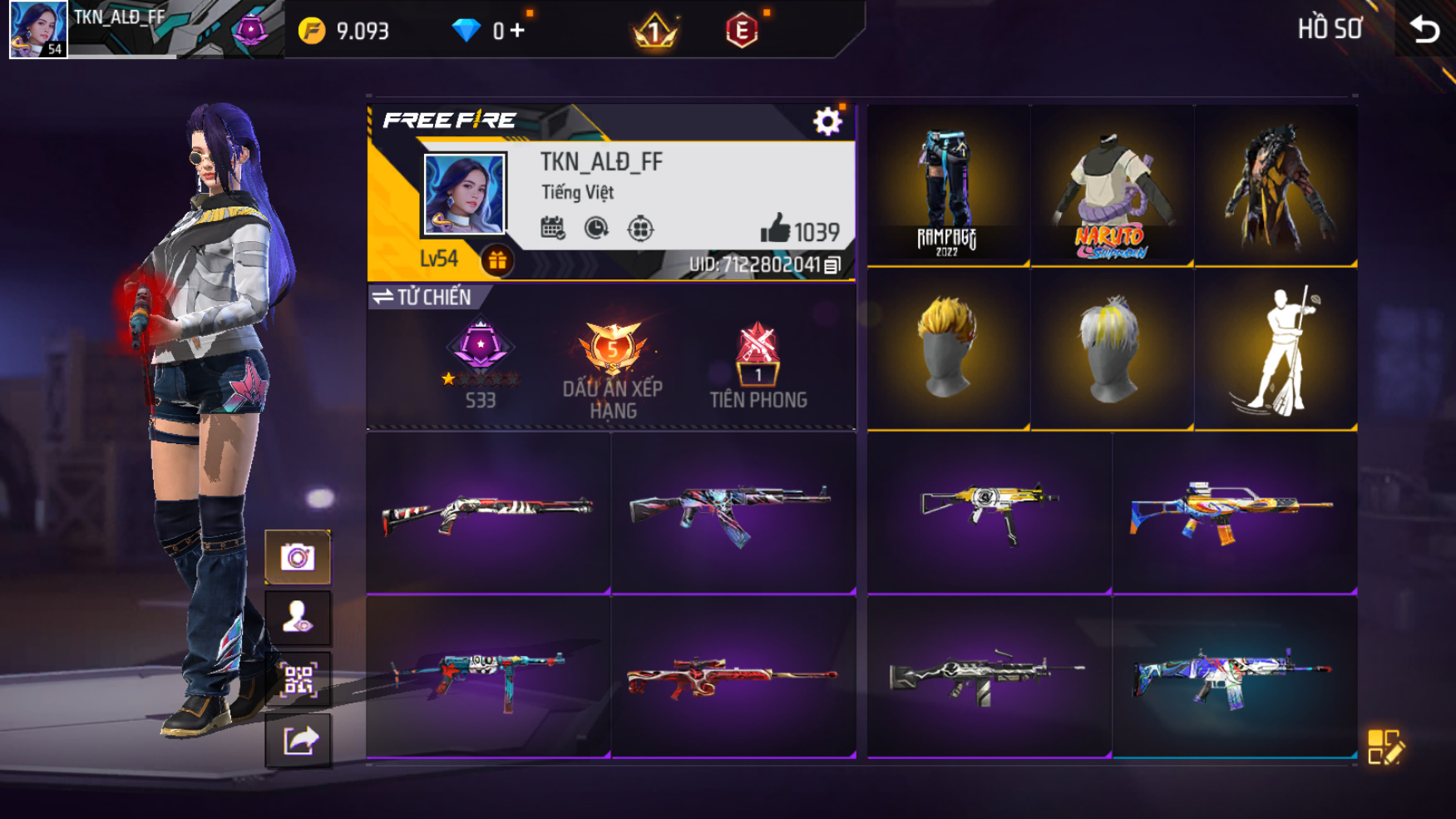Image resolution: width=1456 pixels, height=819 pixels.
Task: Show the QR code scanner
Action: (298, 679)
